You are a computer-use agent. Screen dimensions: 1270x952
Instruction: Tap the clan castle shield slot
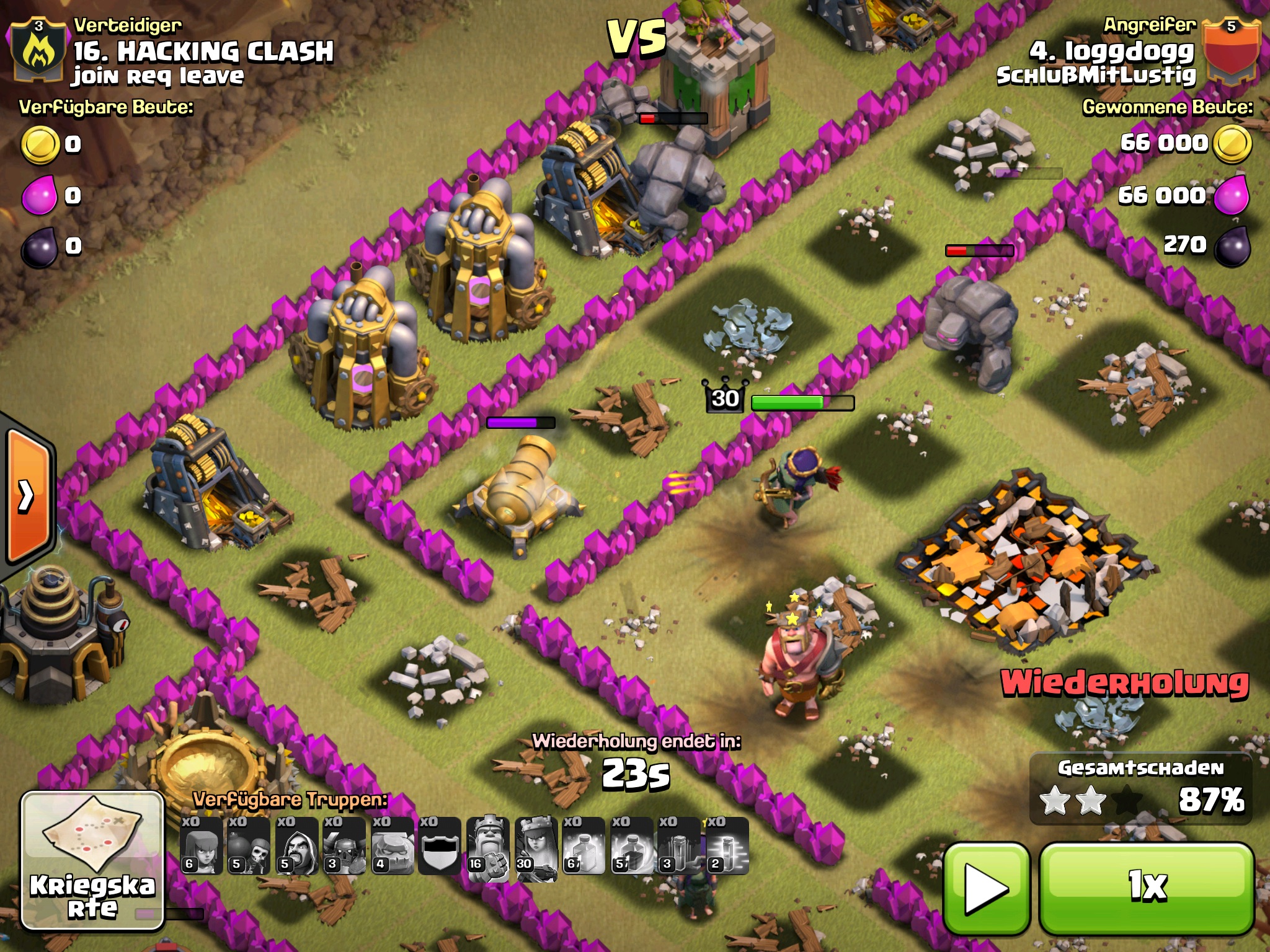click(440, 845)
